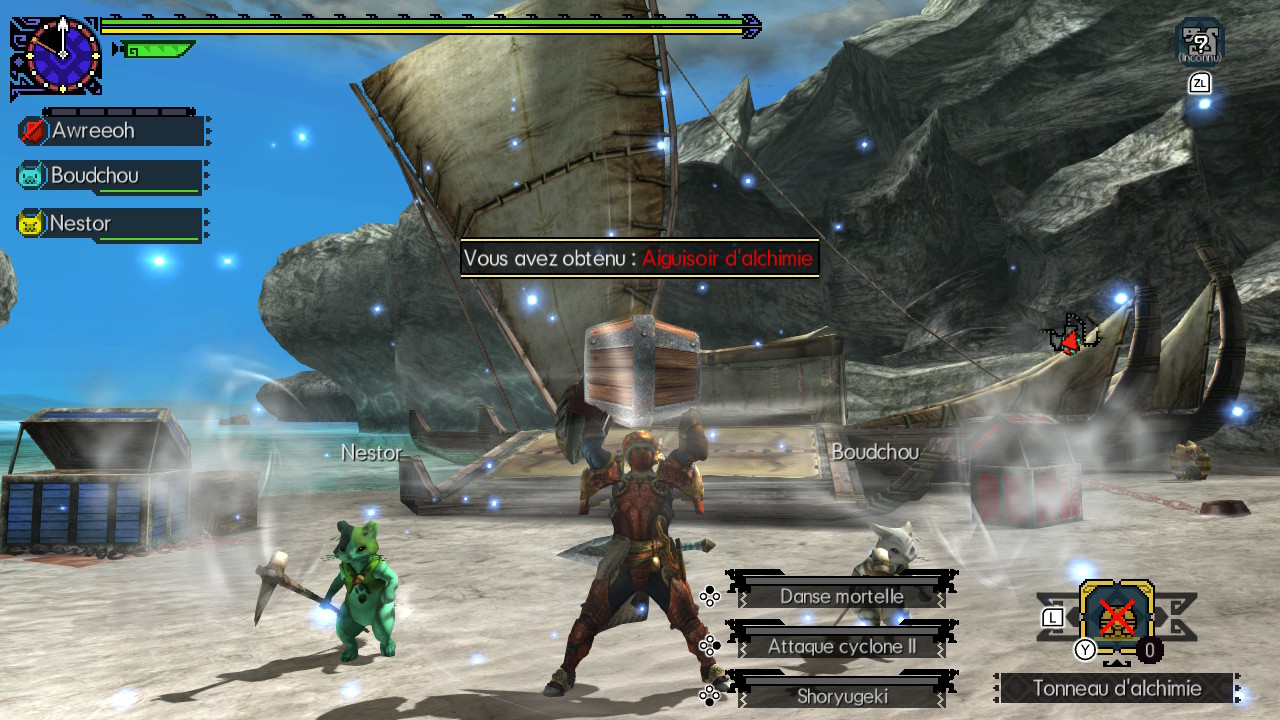Click the quest timer clock
Viewport: 1280px width, 720px height.
point(63,53)
